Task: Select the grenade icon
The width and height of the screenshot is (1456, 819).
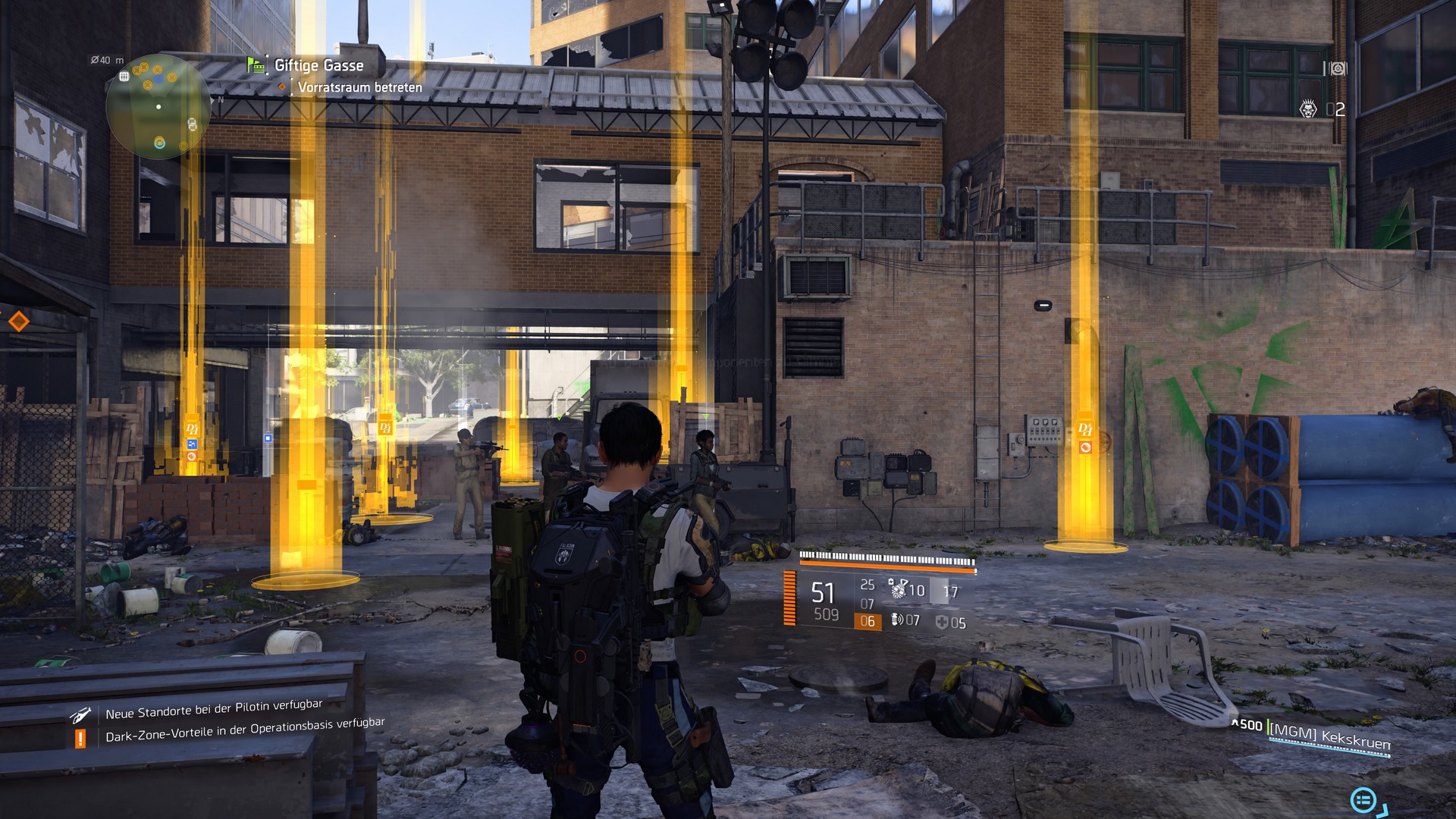Action: (897, 620)
